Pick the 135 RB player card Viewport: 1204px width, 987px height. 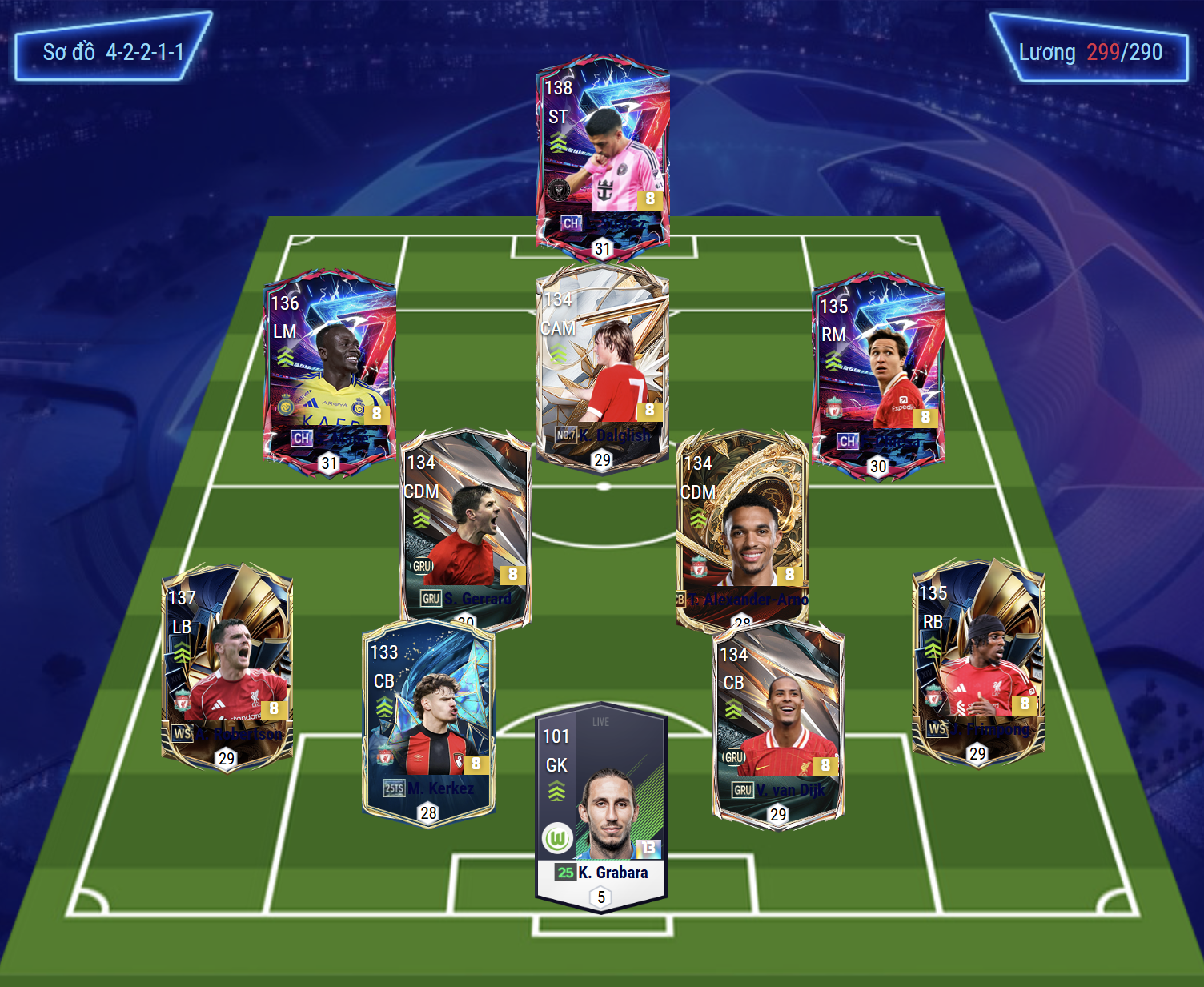977,660
